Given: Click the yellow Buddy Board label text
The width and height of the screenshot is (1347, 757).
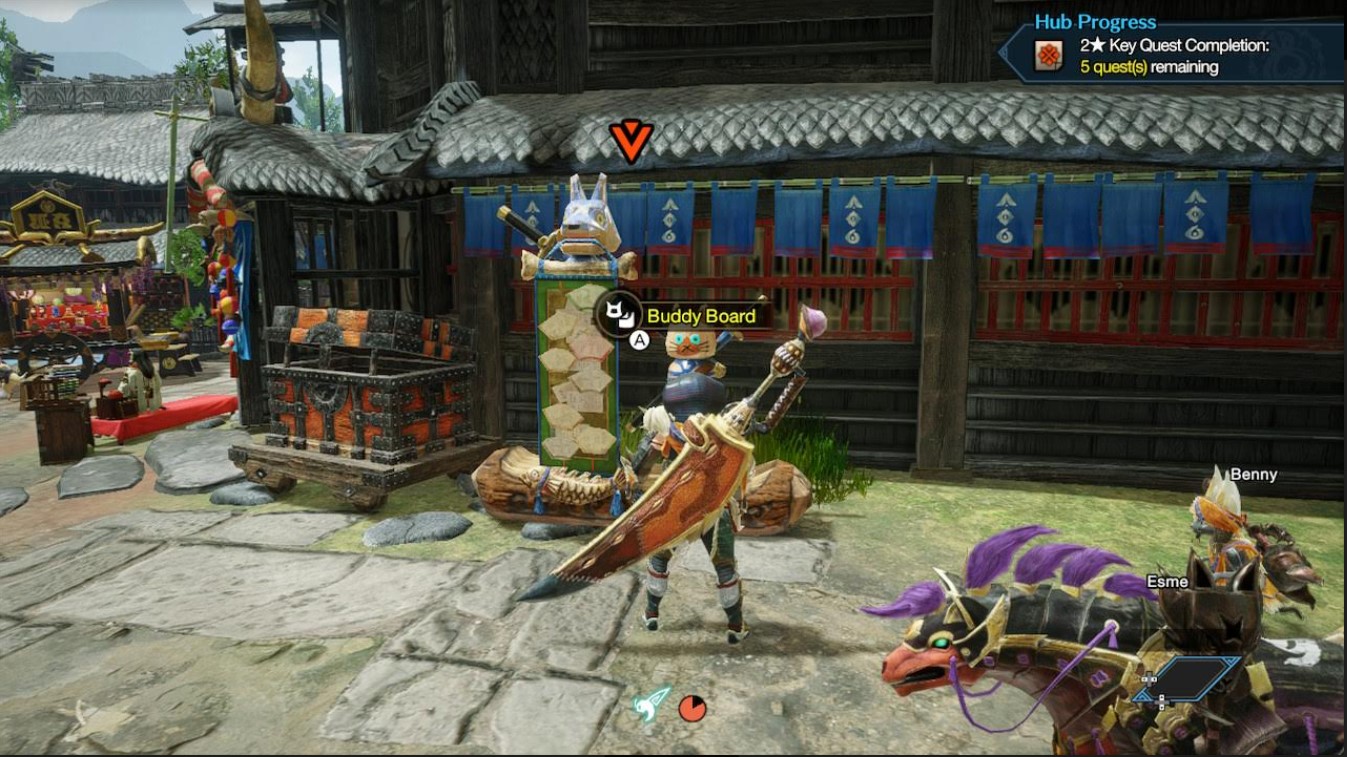Looking at the screenshot, I should pos(700,316).
